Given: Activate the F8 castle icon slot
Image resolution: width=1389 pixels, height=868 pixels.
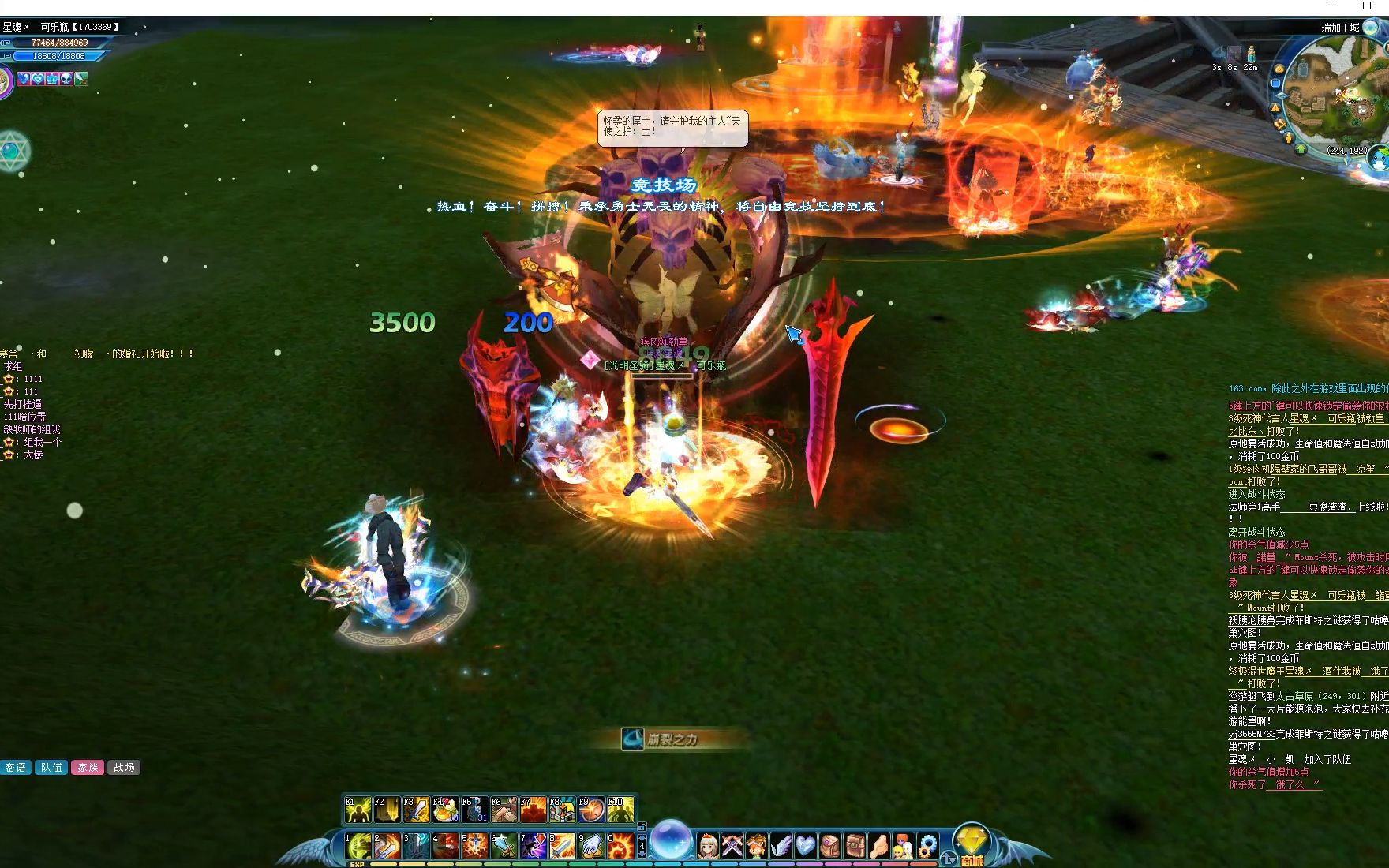Looking at the screenshot, I should click(x=562, y=810).
